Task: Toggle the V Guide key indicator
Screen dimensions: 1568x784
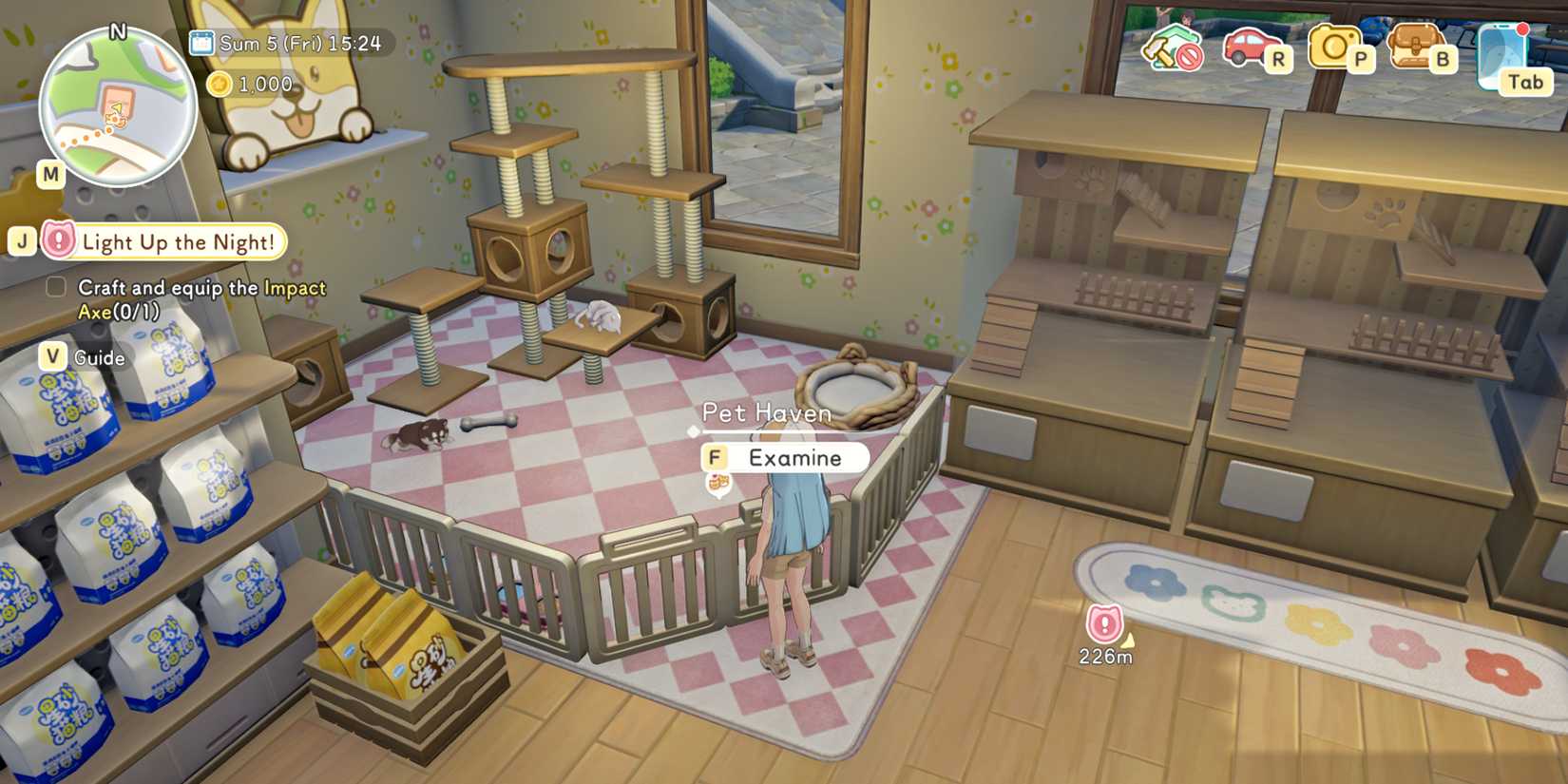Action: coord(54,357)
